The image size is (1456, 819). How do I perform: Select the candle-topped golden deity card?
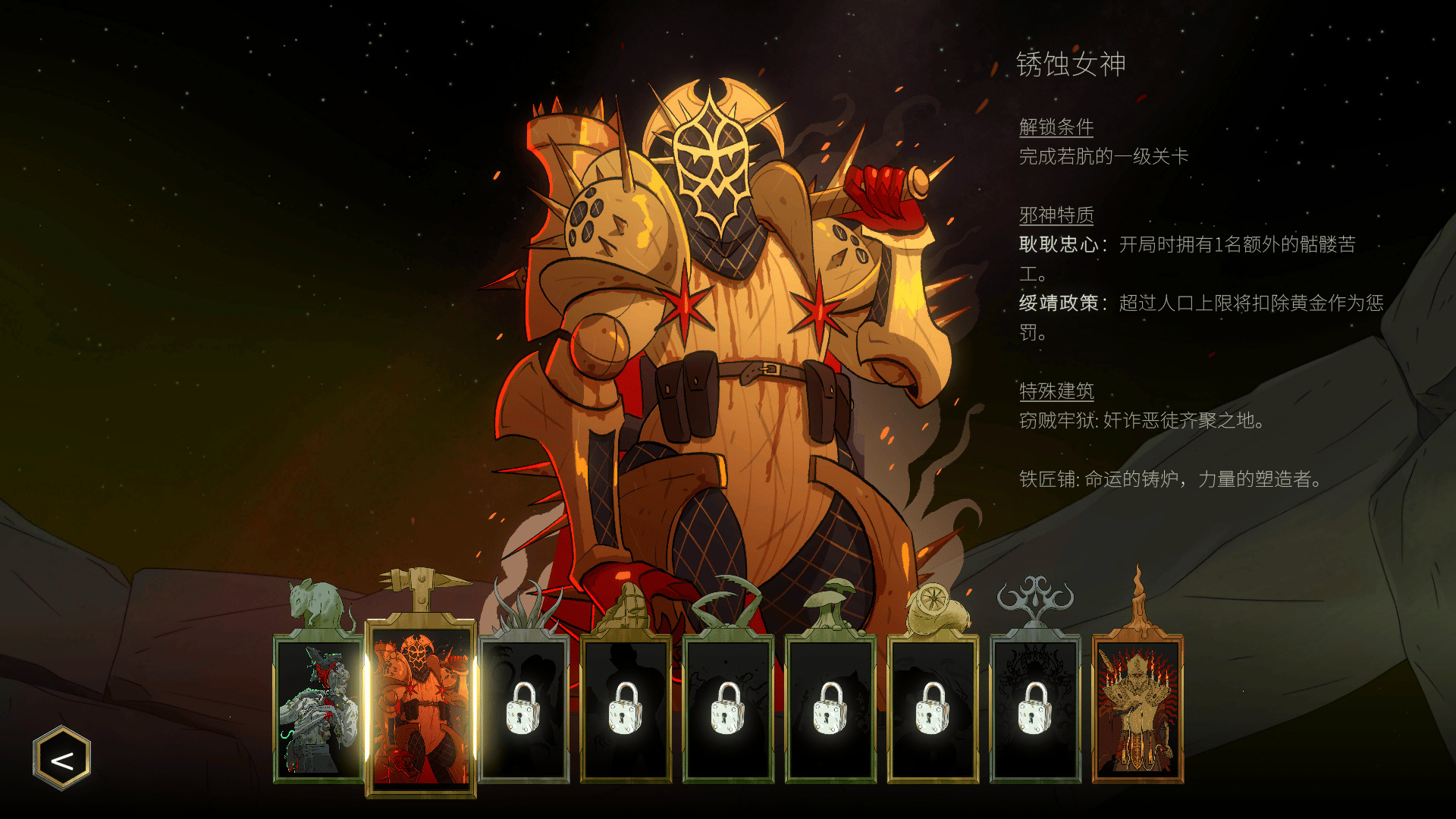tap(1137, 709)
